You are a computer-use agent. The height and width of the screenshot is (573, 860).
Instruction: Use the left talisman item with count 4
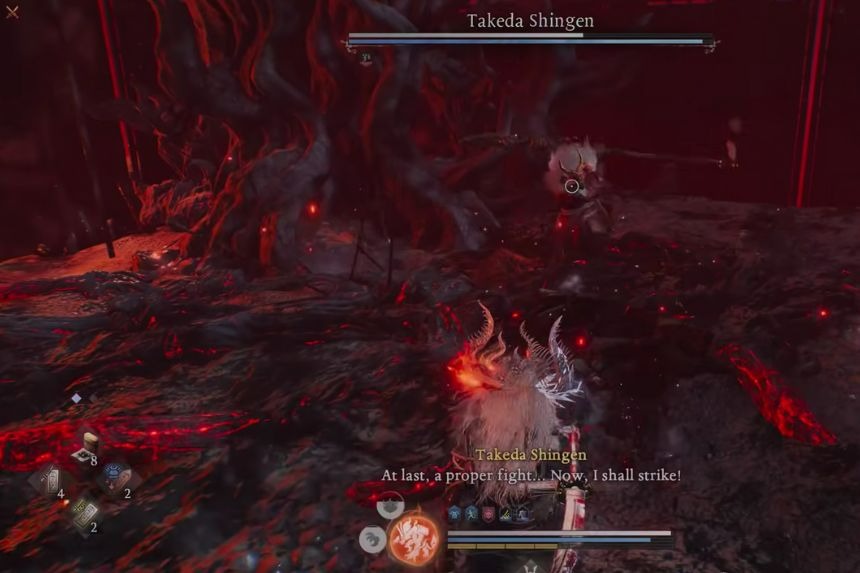48,479
